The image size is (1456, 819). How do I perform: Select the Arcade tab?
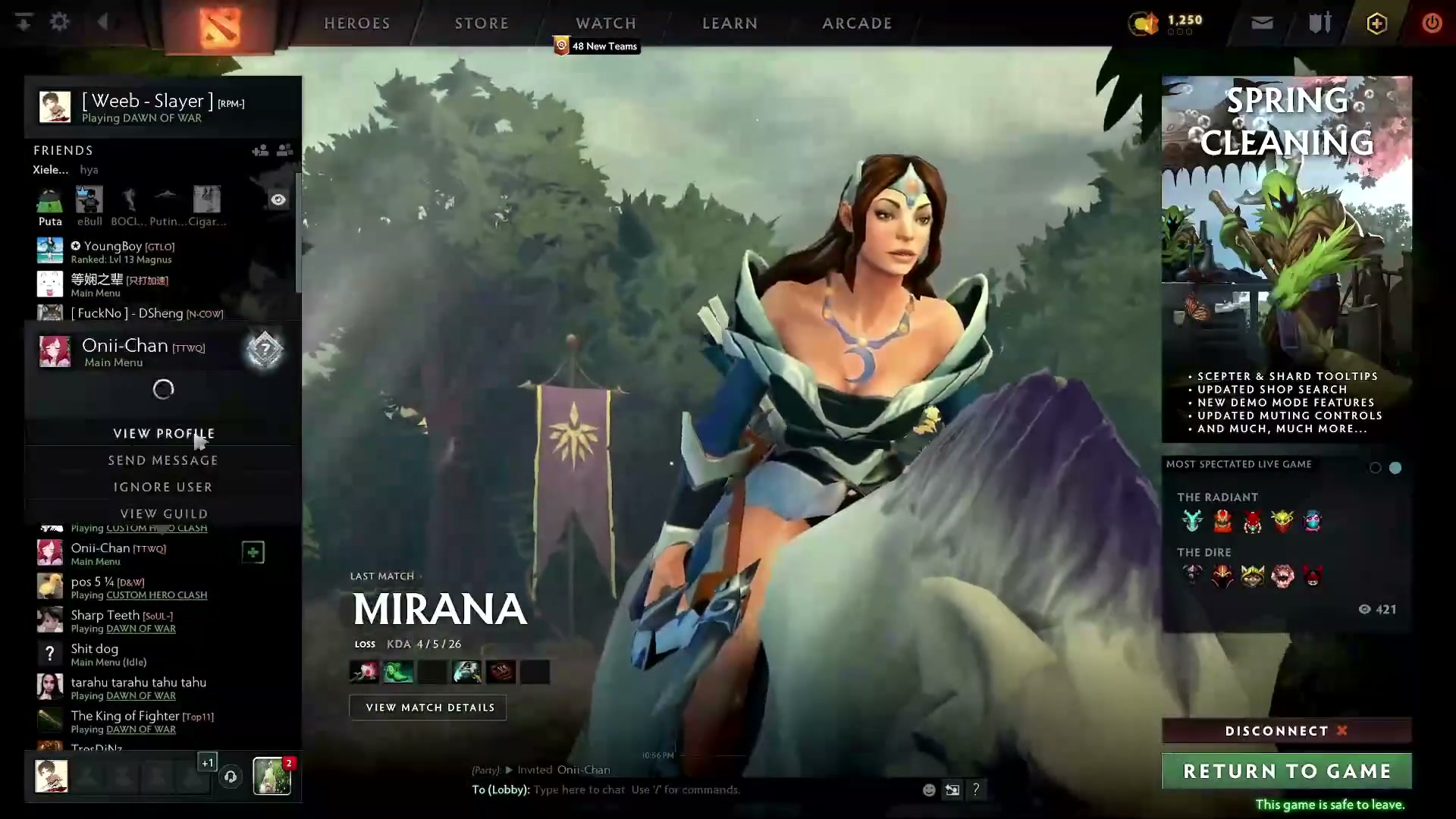(x=857, y=24)
